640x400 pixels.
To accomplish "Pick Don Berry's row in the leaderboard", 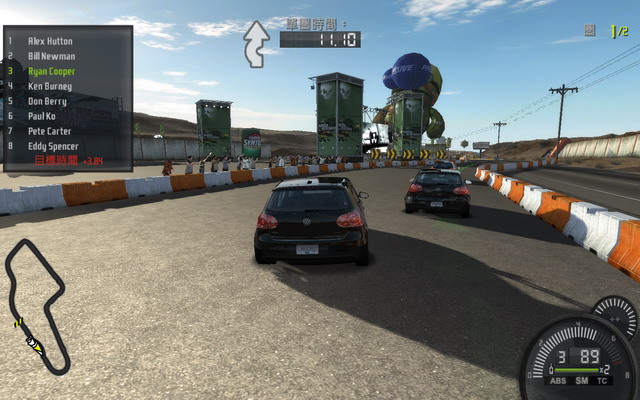I will (48, 101).
